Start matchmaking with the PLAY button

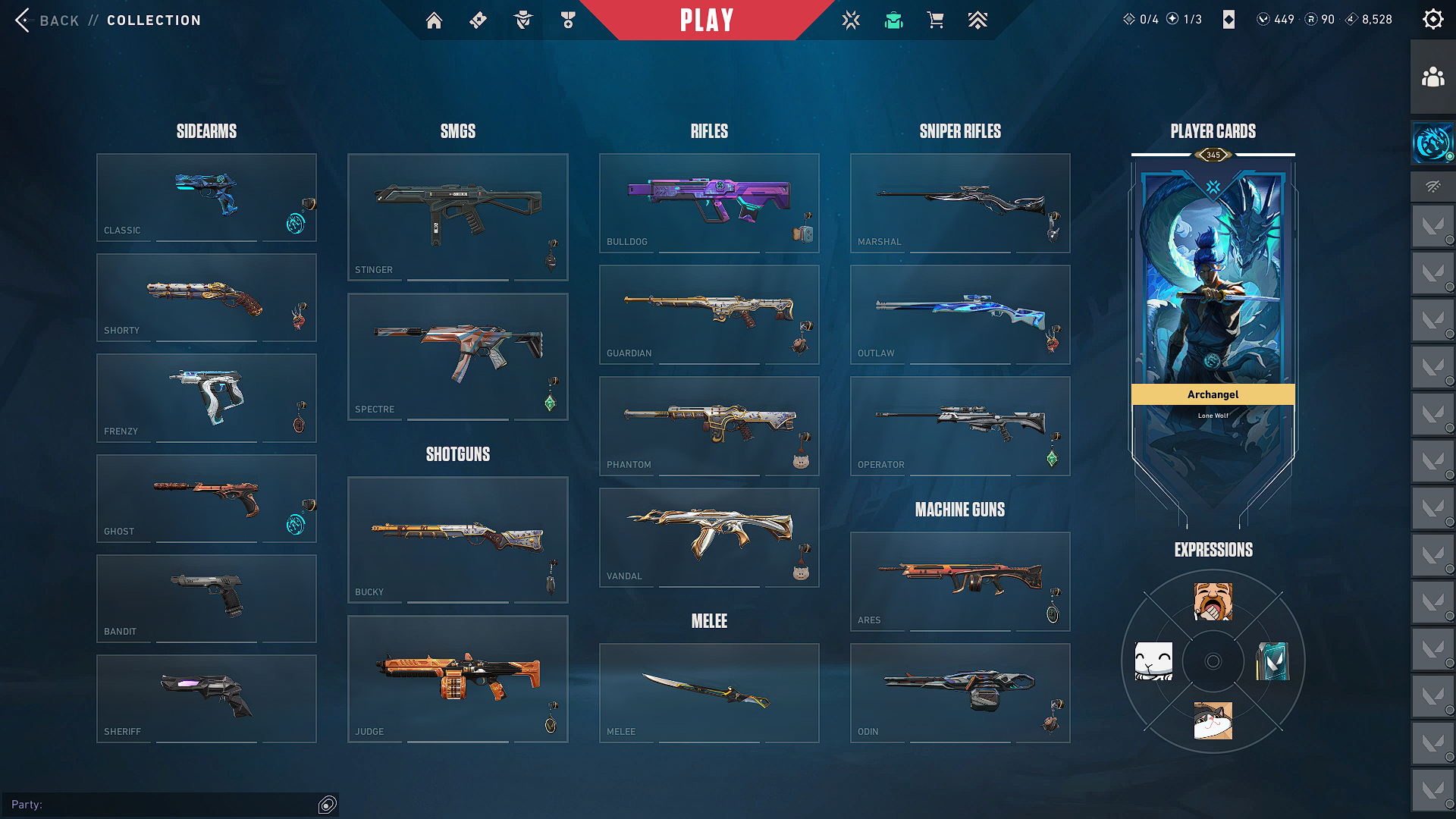point(706,20)
